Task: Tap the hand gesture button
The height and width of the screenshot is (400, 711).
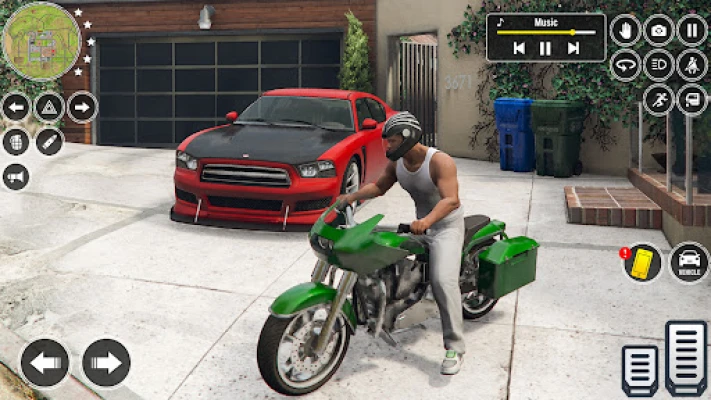Action: [626, 30]
